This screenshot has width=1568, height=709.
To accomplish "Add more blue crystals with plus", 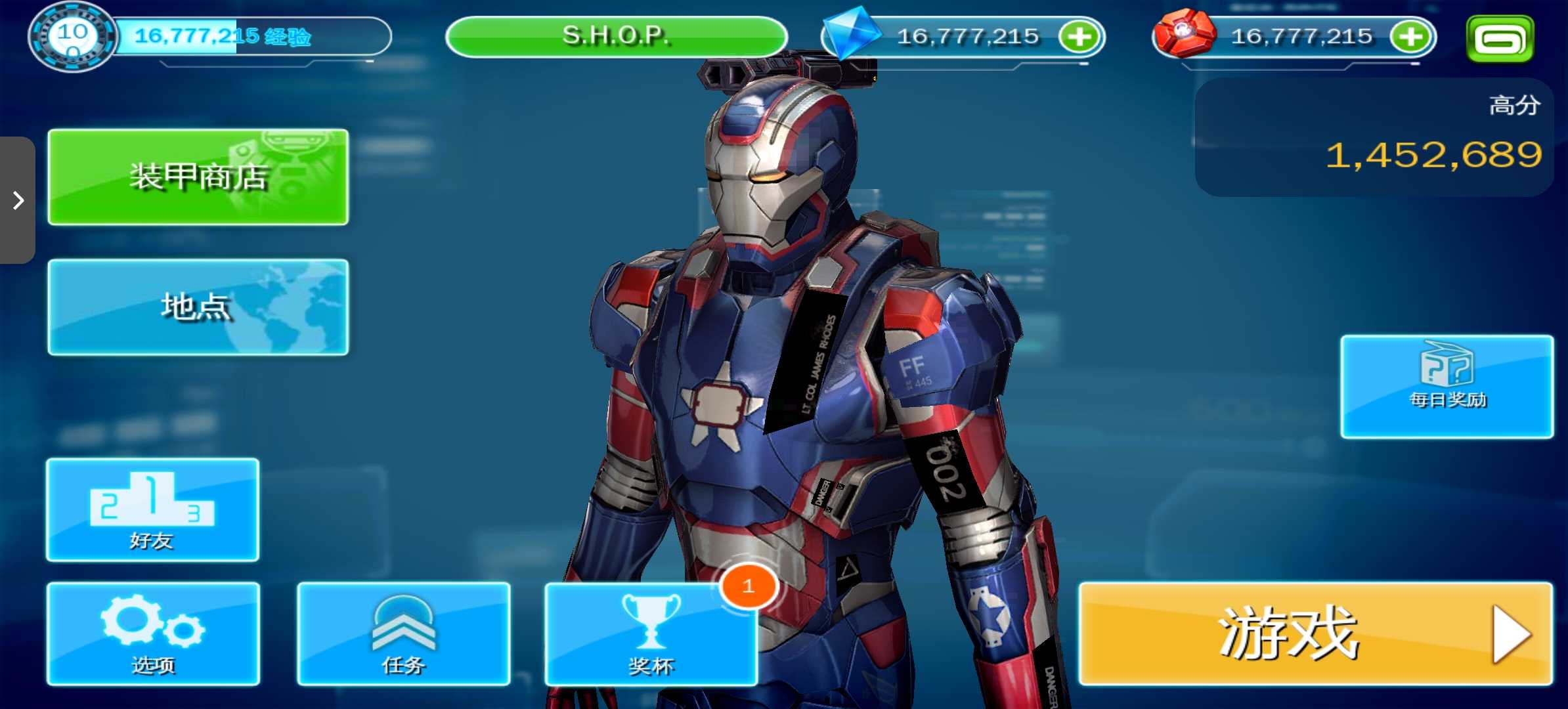I will coord(1079,37).
